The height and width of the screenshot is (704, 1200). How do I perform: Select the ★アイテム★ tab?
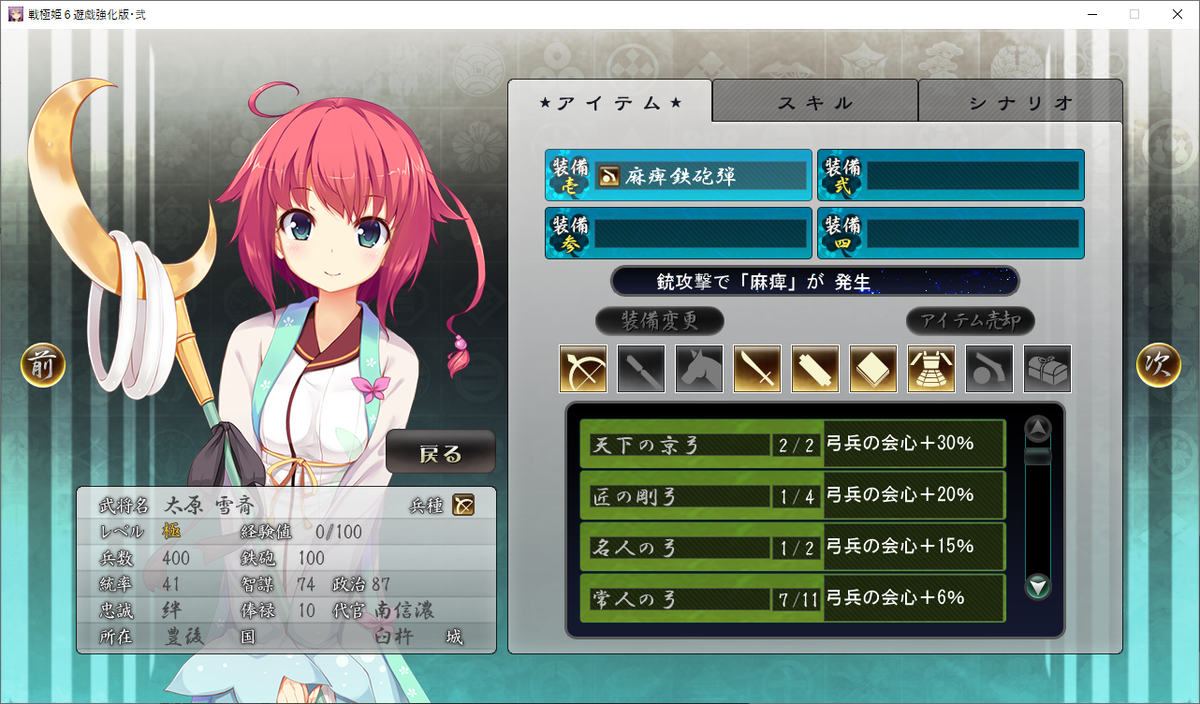coord(610,102)
